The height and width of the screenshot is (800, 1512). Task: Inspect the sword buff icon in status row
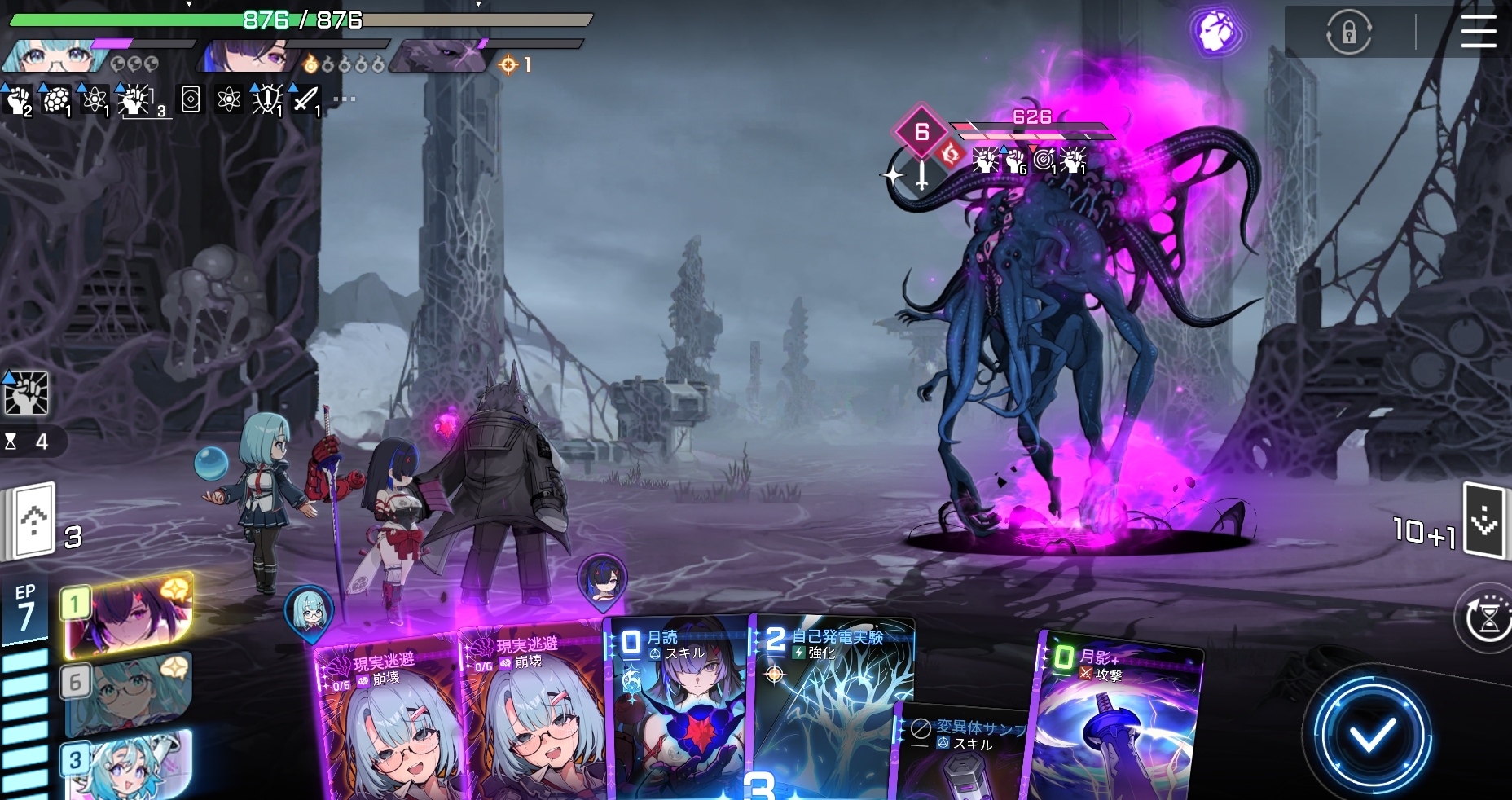tap(306, 100)
